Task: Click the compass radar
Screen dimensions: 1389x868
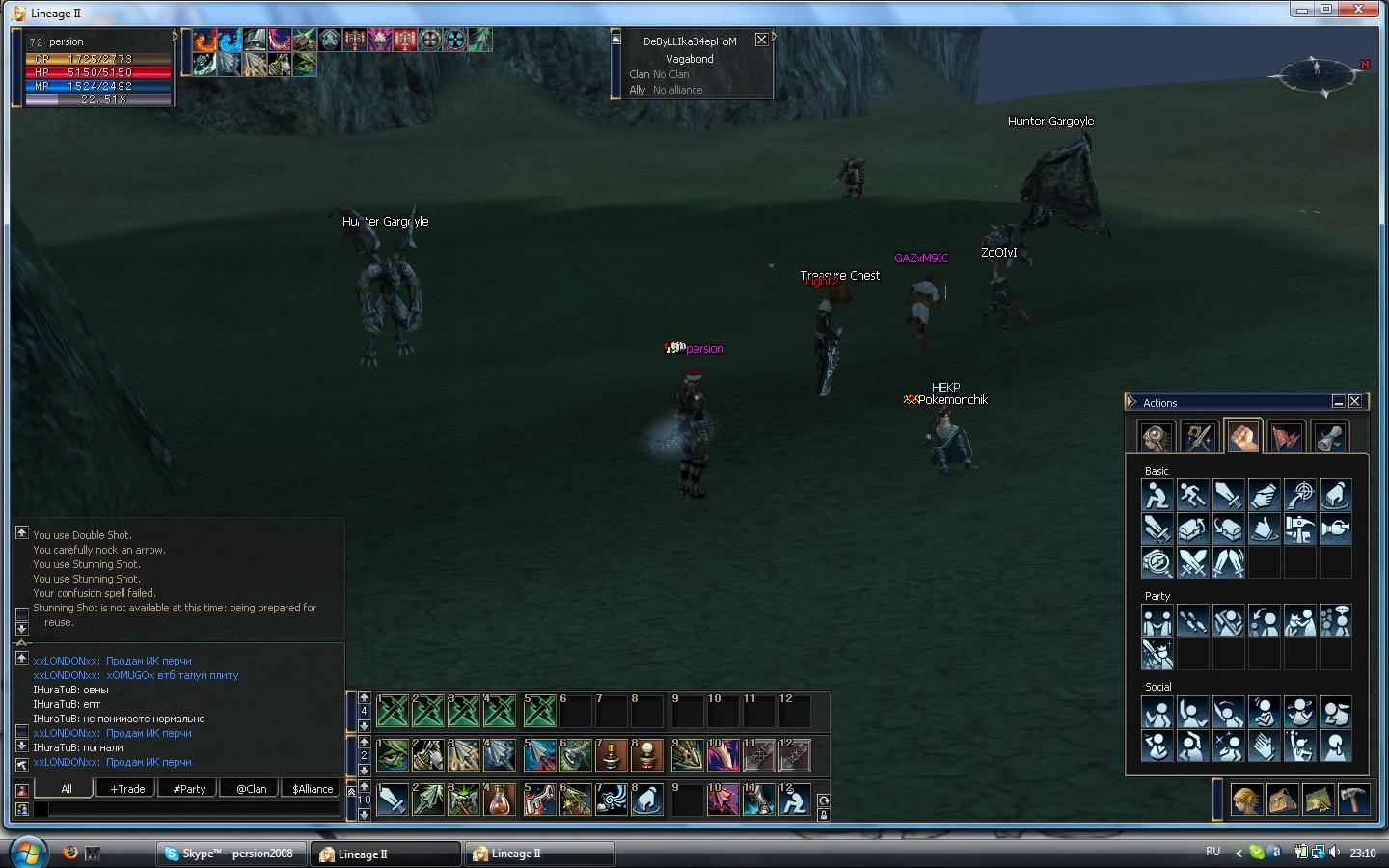Action: (x=1318, y=74)
